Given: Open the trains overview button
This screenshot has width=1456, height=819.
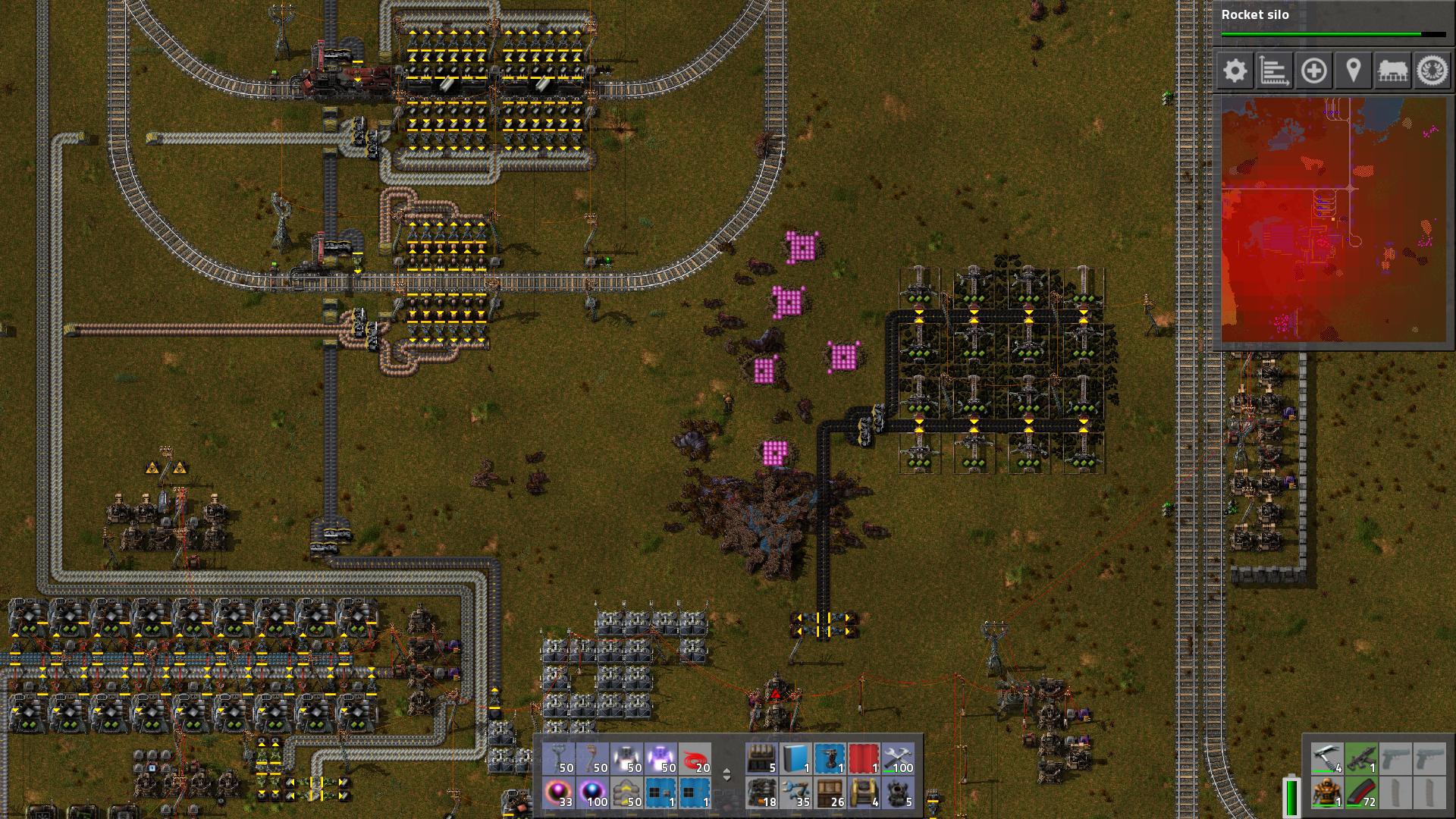Looking at the screenshot, I should pyautogui.click(x=1392, y=71).
